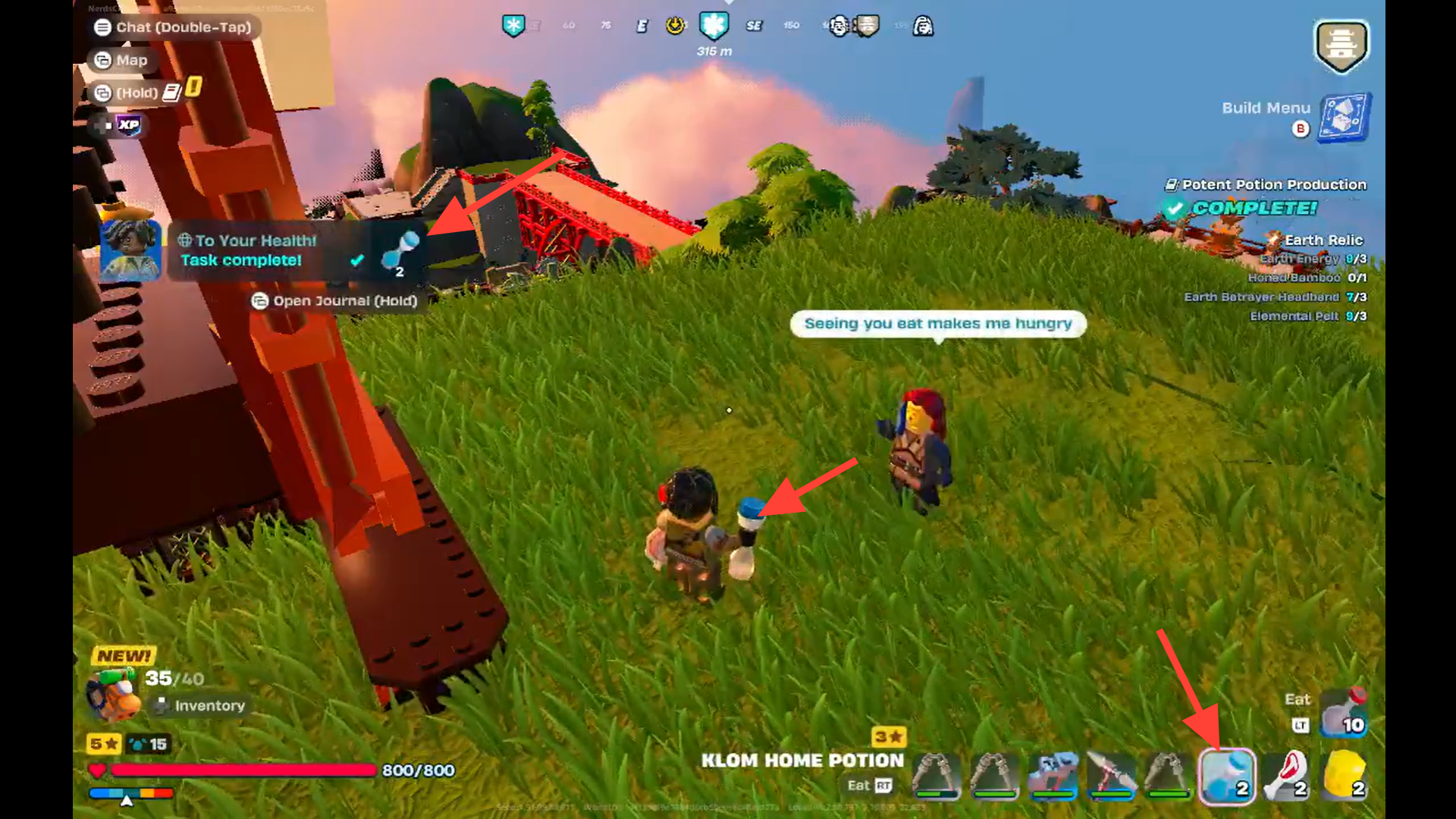Click the snowflake compass marker showing 315 m

pos(714,27)
